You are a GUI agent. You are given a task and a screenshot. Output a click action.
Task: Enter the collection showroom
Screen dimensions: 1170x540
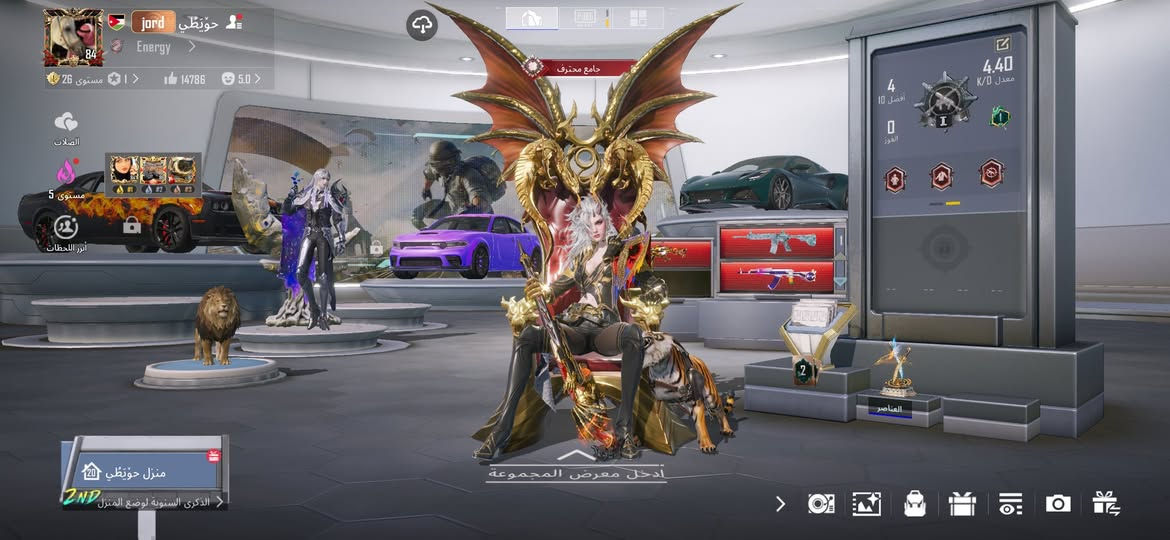(x=577, y=468)
